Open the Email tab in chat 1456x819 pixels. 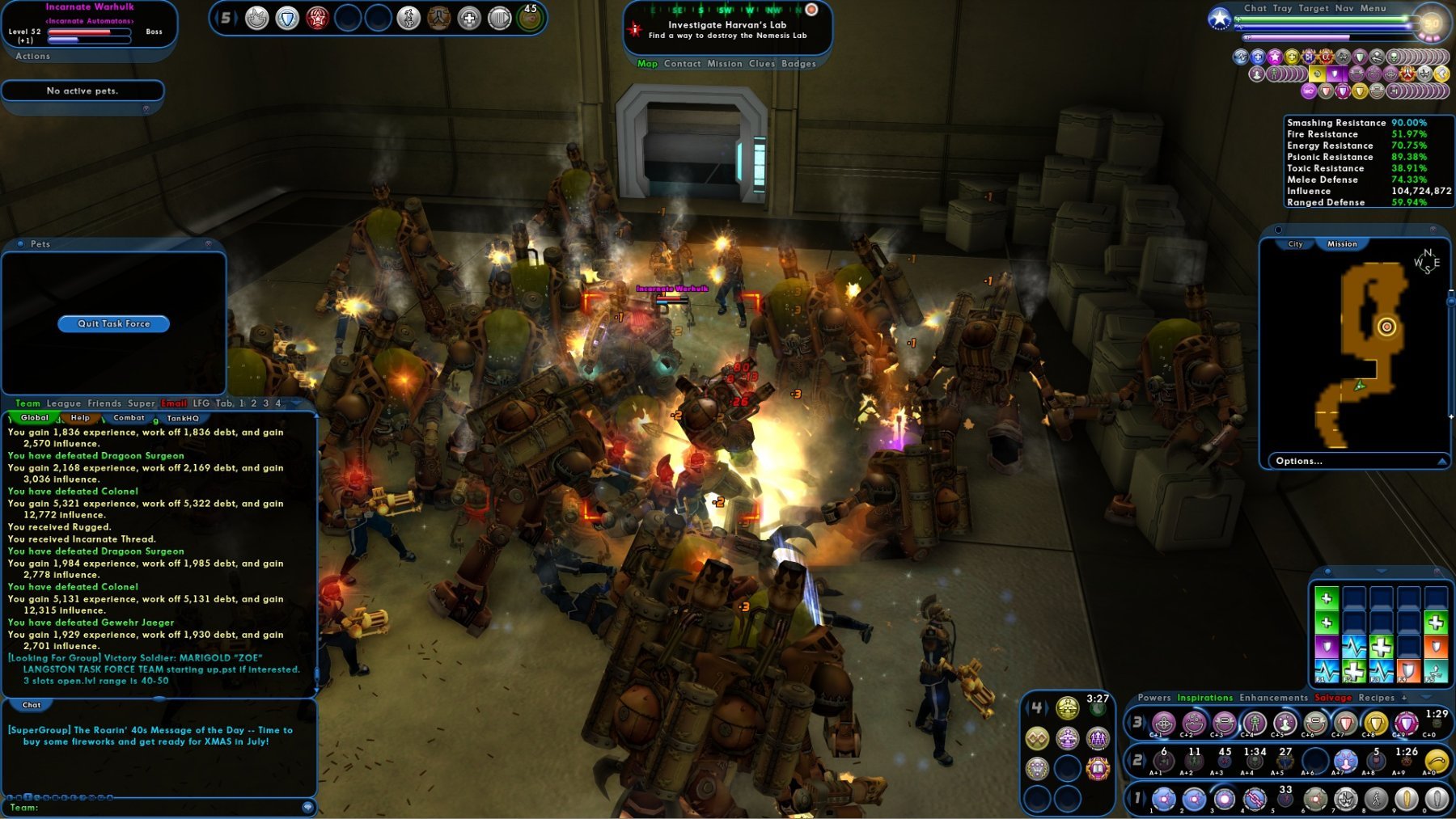[174, 403]
